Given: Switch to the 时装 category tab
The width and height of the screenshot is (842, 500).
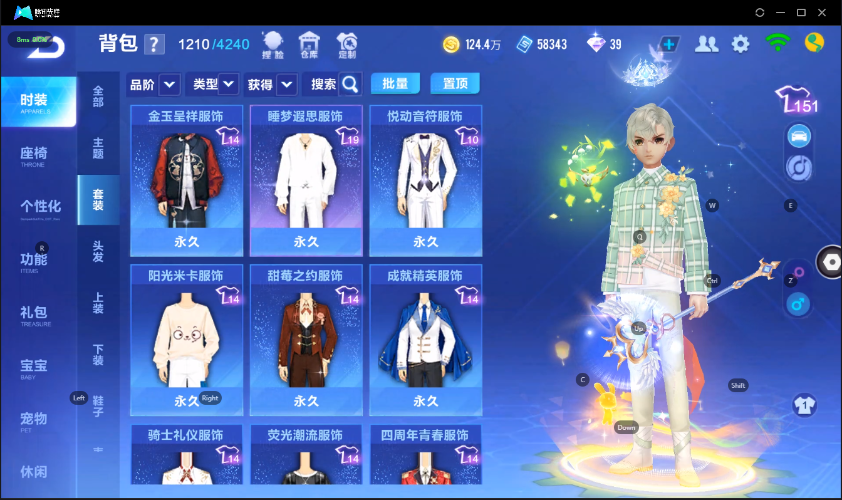Looking at the screenshot, I should [x=38, y=101].
